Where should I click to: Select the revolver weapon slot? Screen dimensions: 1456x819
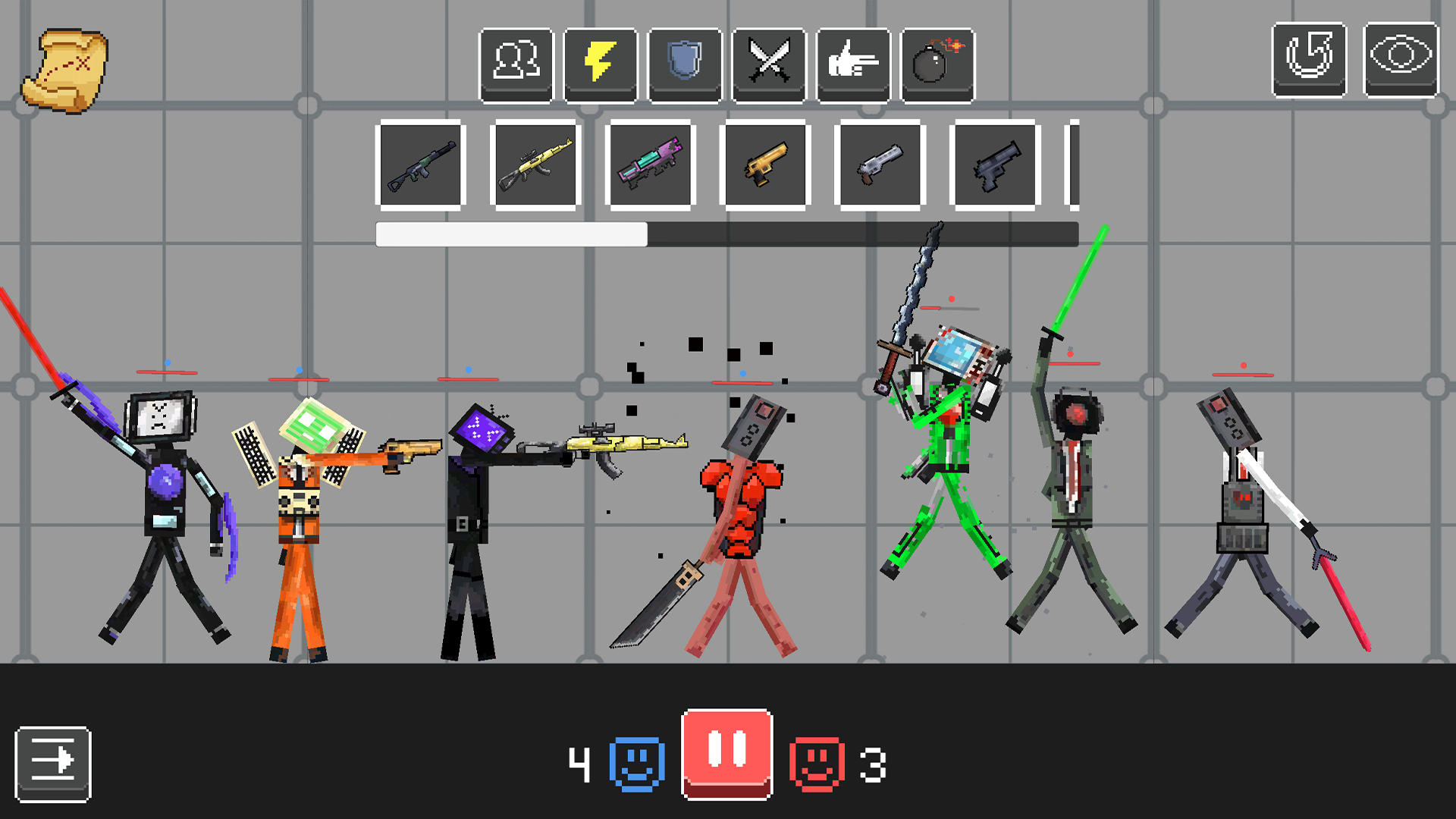880,163
